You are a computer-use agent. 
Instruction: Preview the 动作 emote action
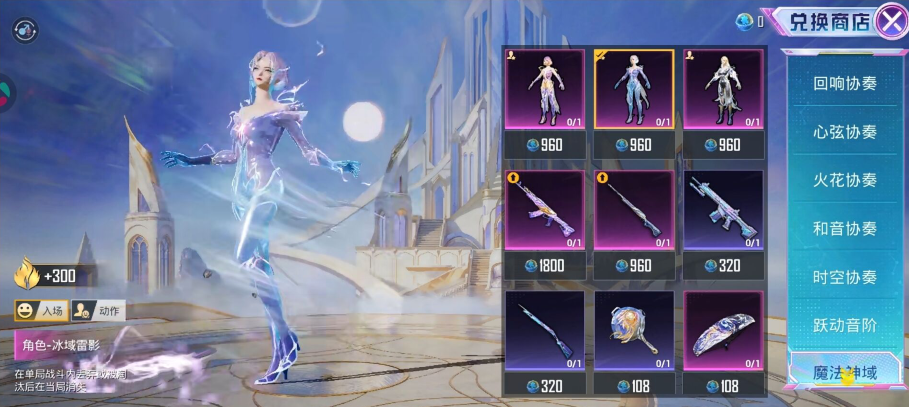98,311
